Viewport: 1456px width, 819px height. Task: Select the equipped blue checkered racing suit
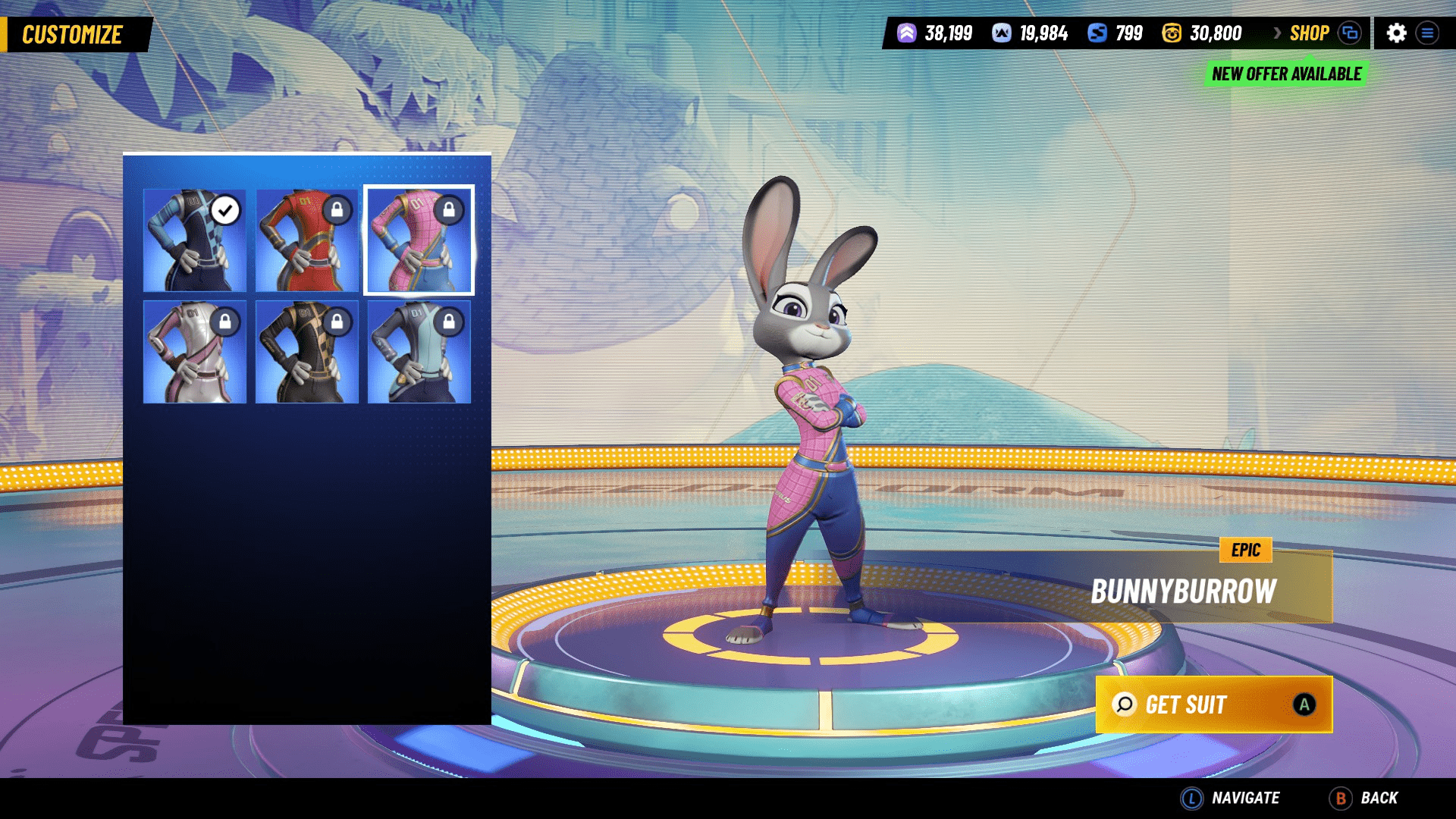(x=195, y=240)
